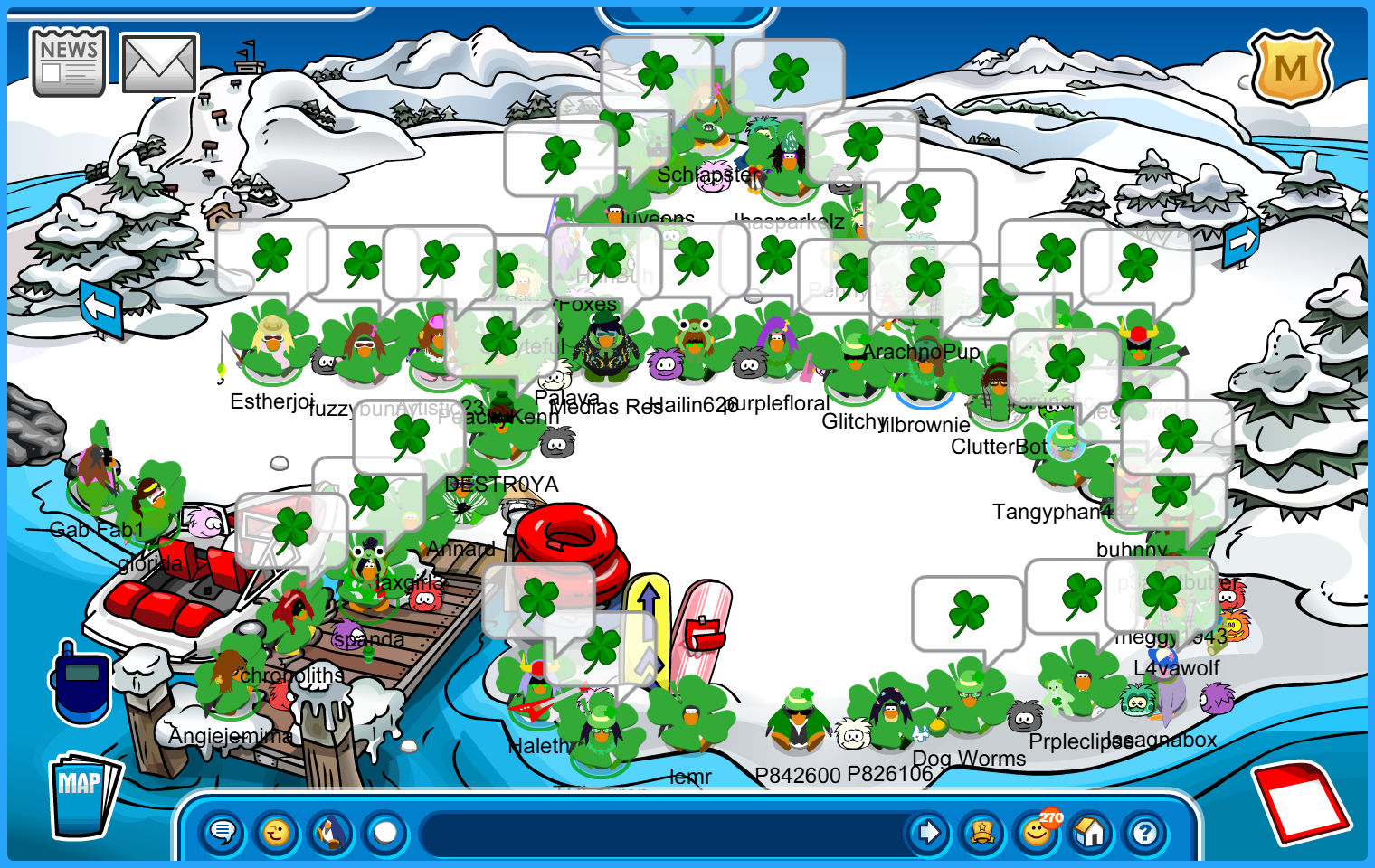Open the Map

point(84,795)
